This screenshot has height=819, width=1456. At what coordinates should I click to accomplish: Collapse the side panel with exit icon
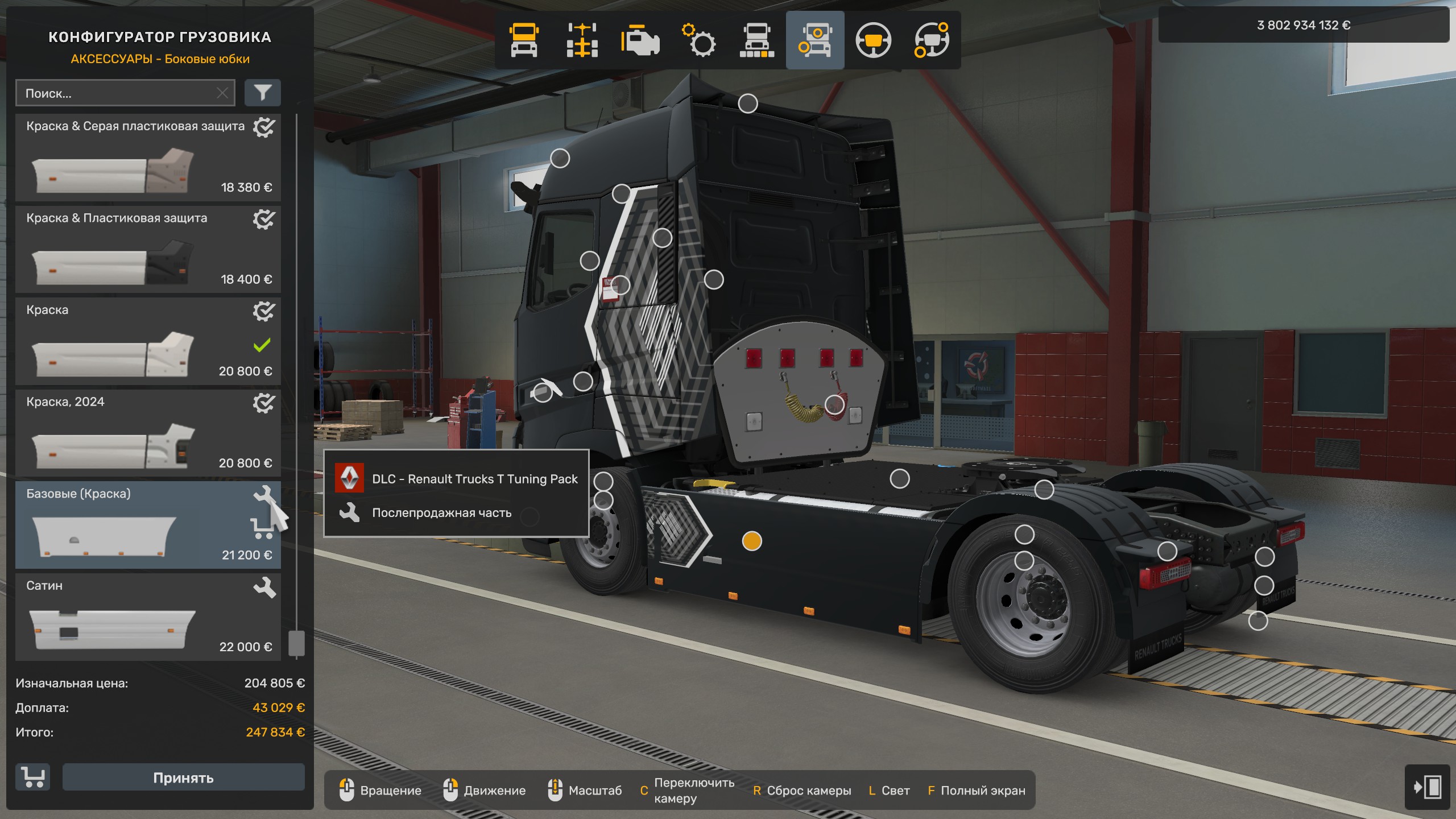coord(1427,787)
